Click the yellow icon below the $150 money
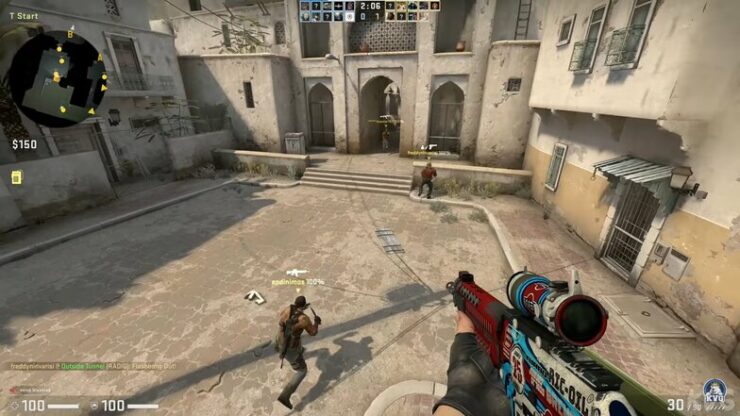 click(17, 177)
